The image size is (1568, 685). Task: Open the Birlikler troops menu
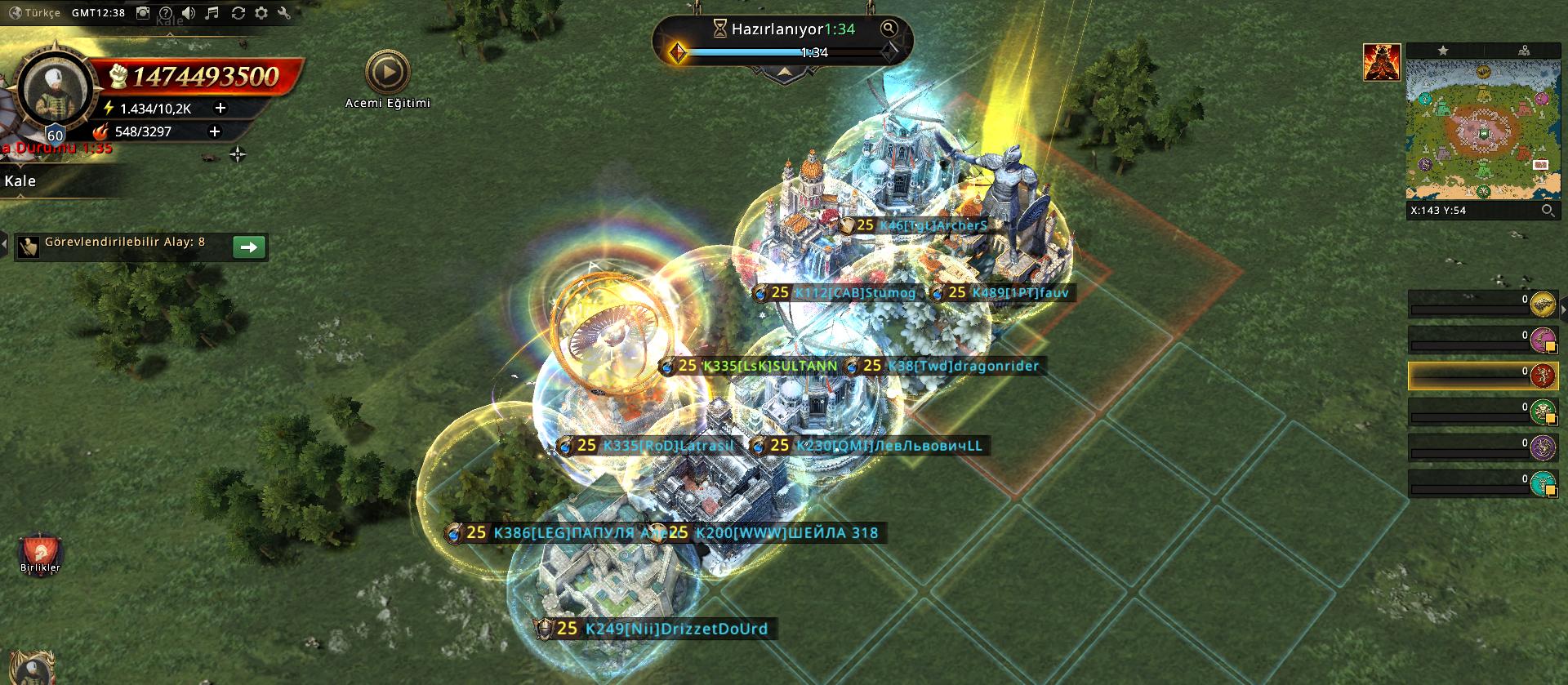(40, 552)
